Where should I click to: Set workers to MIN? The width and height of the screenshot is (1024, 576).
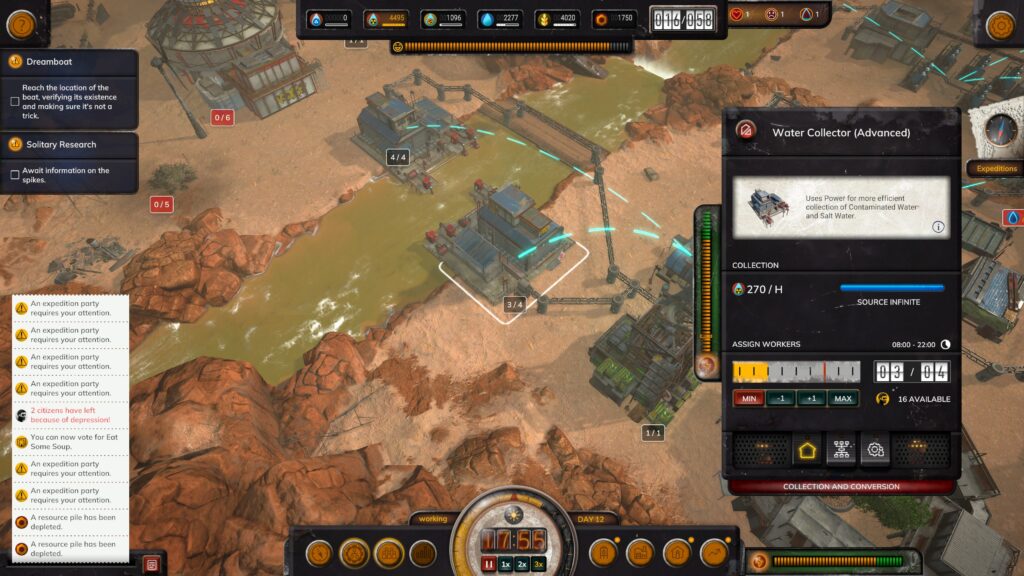coord(747,398)
